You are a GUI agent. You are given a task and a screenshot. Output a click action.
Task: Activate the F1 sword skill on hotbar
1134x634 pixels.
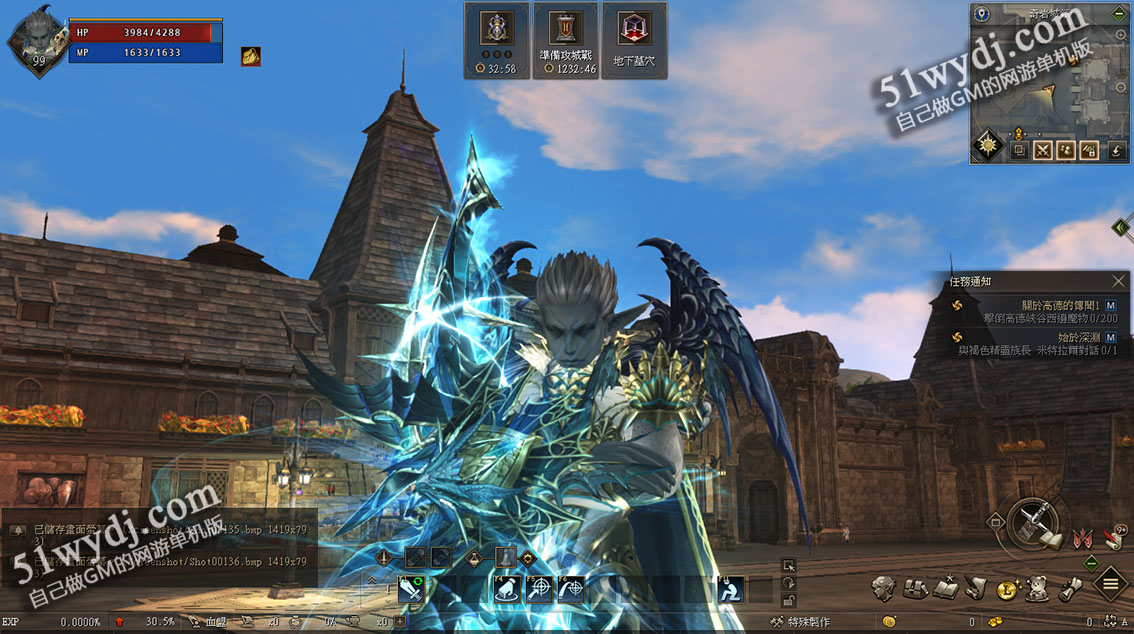pyautogui.click(x=412, y=590)
